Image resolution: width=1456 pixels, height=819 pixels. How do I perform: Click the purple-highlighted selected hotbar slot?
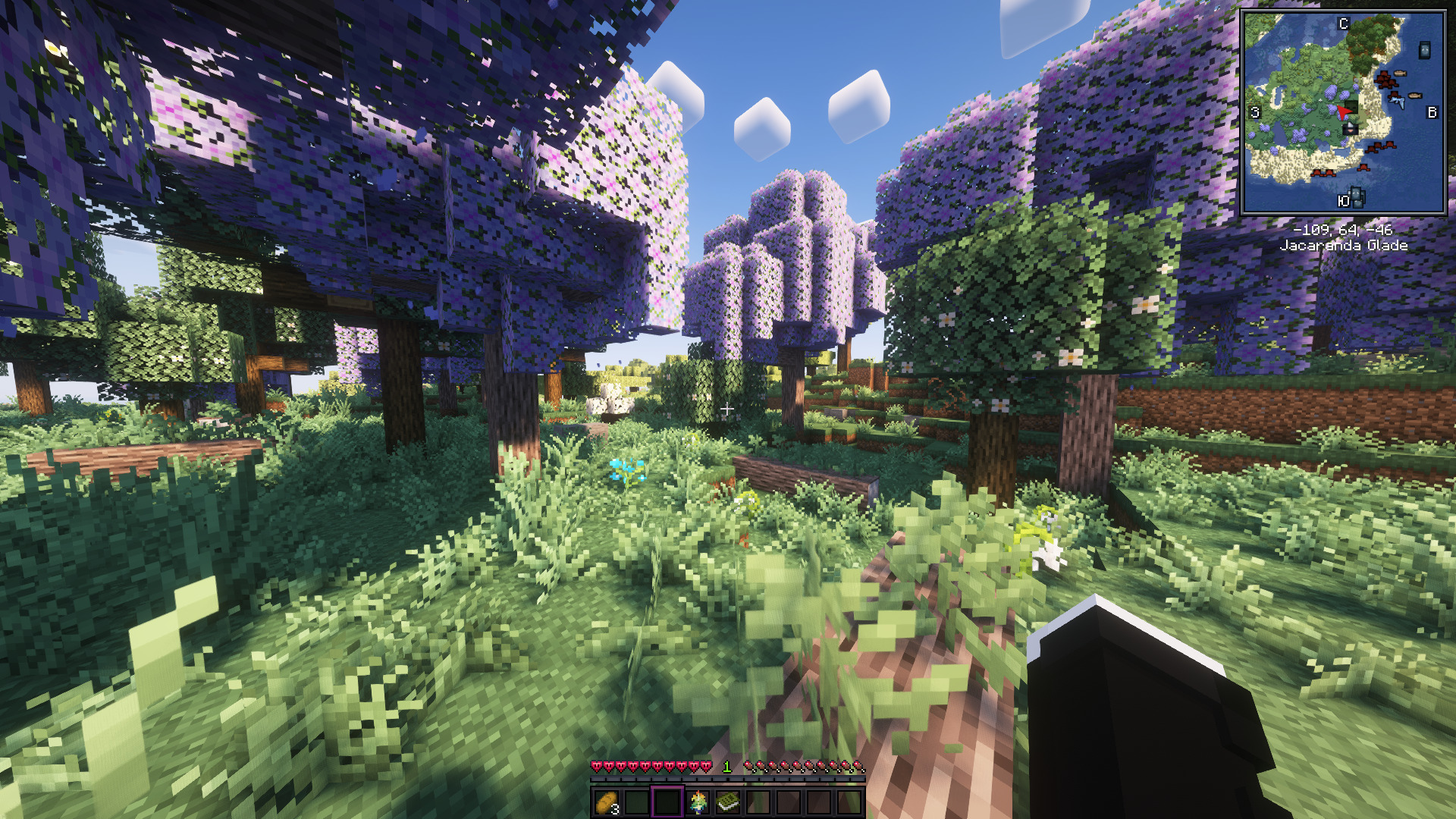(x=667, y=802)
